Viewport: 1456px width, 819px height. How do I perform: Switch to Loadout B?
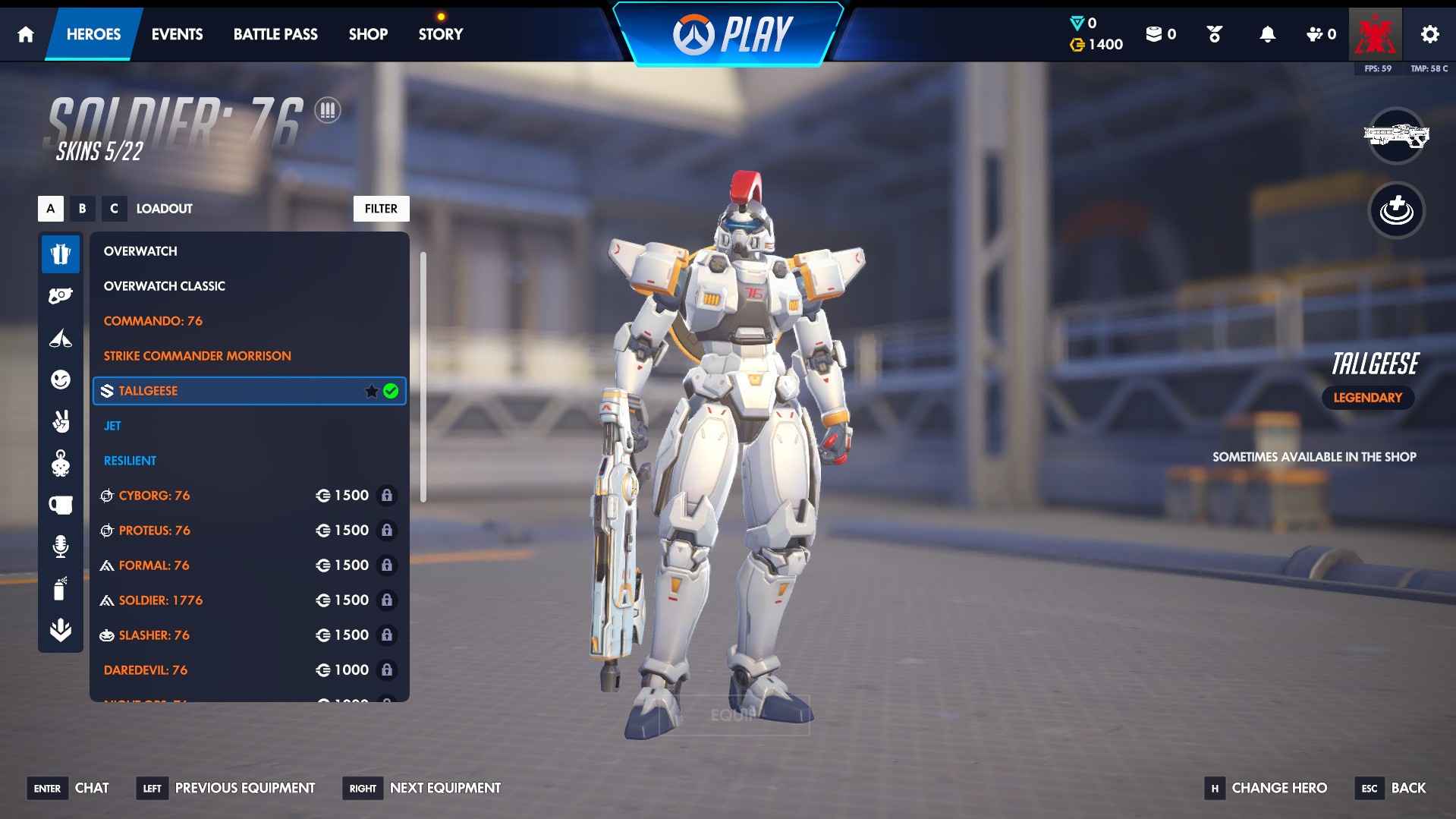pos(83,209)
